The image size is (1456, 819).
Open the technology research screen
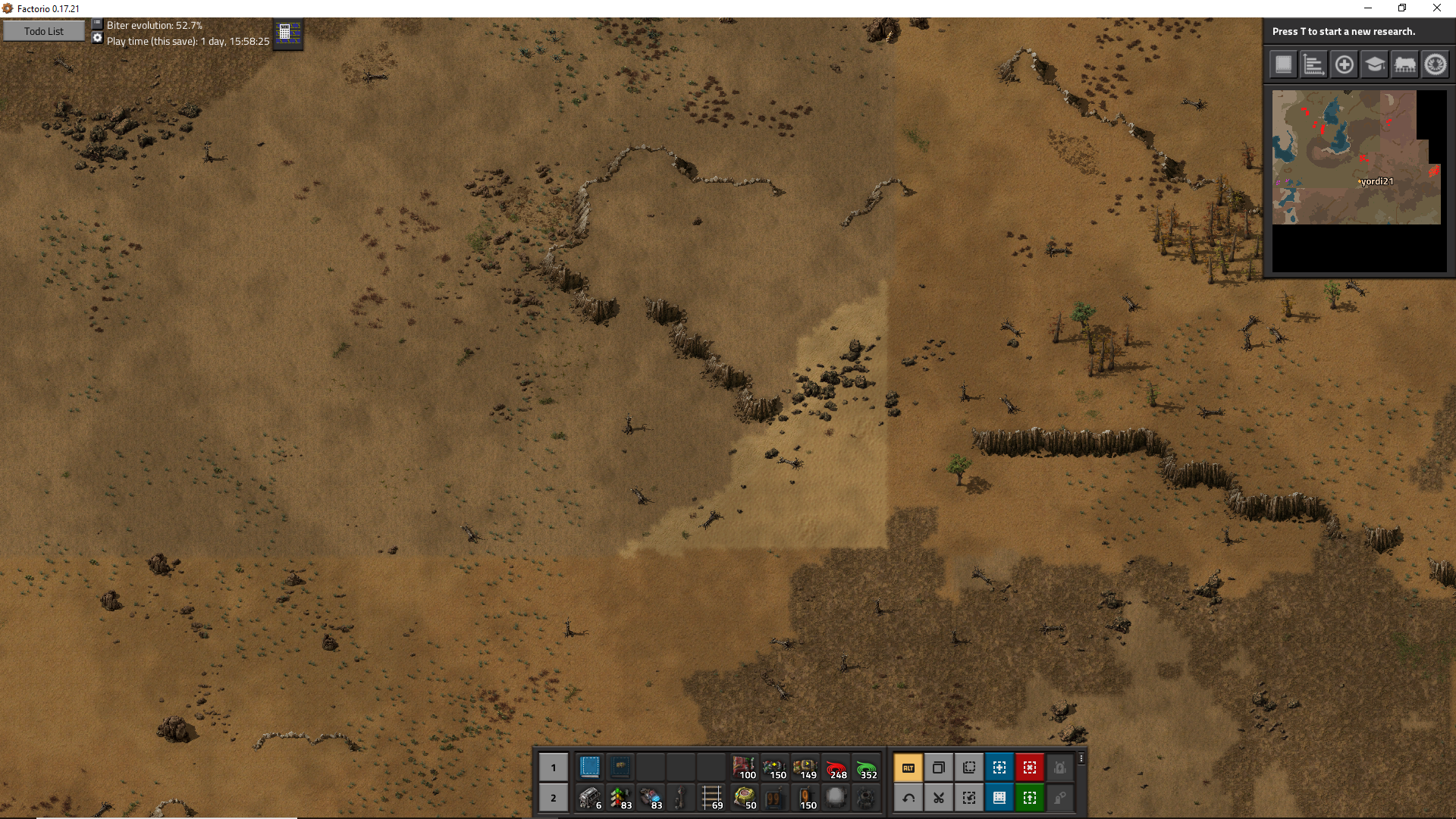[x=1374, y=65]
